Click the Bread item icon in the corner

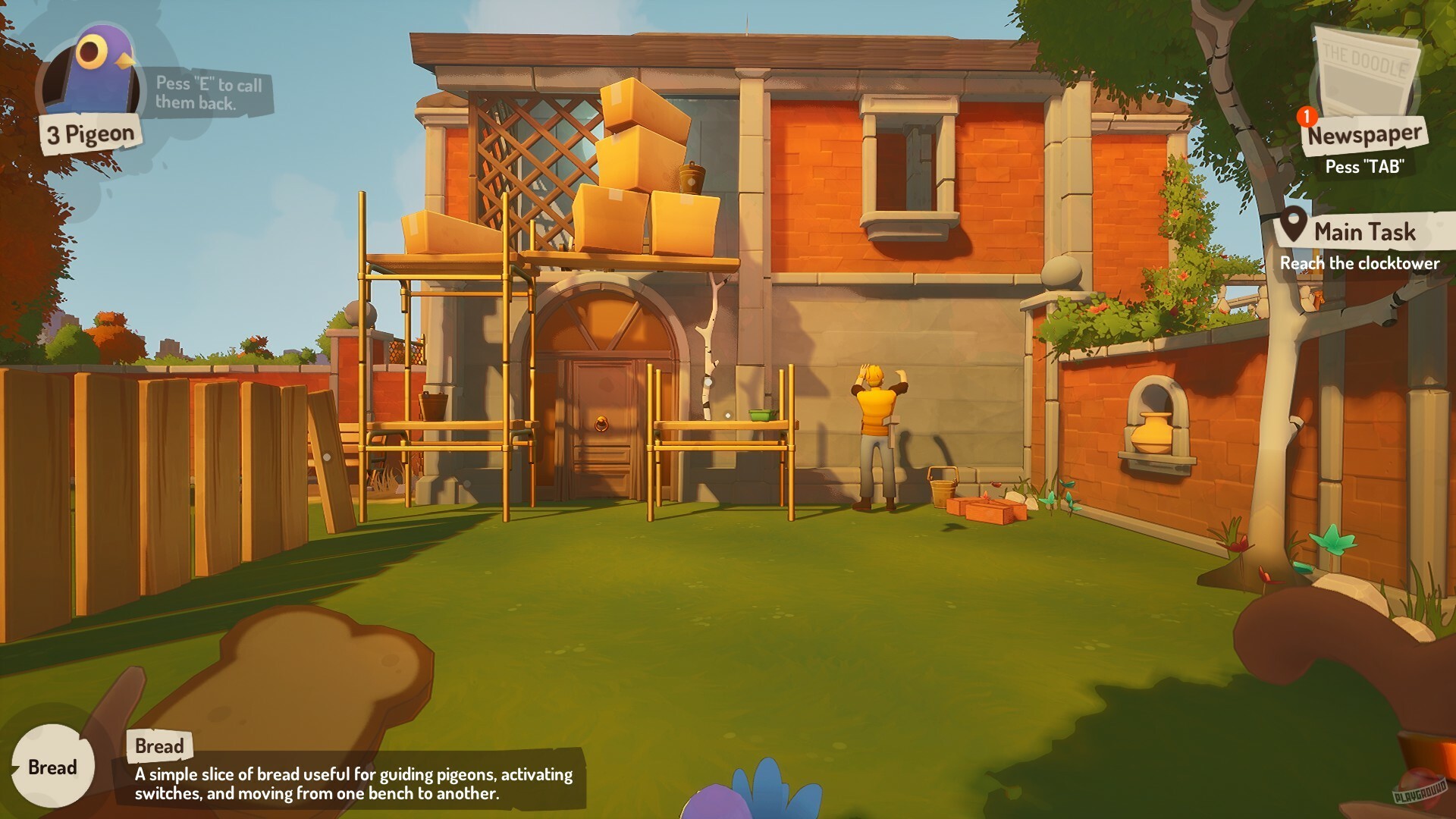(x=53, y=767)
